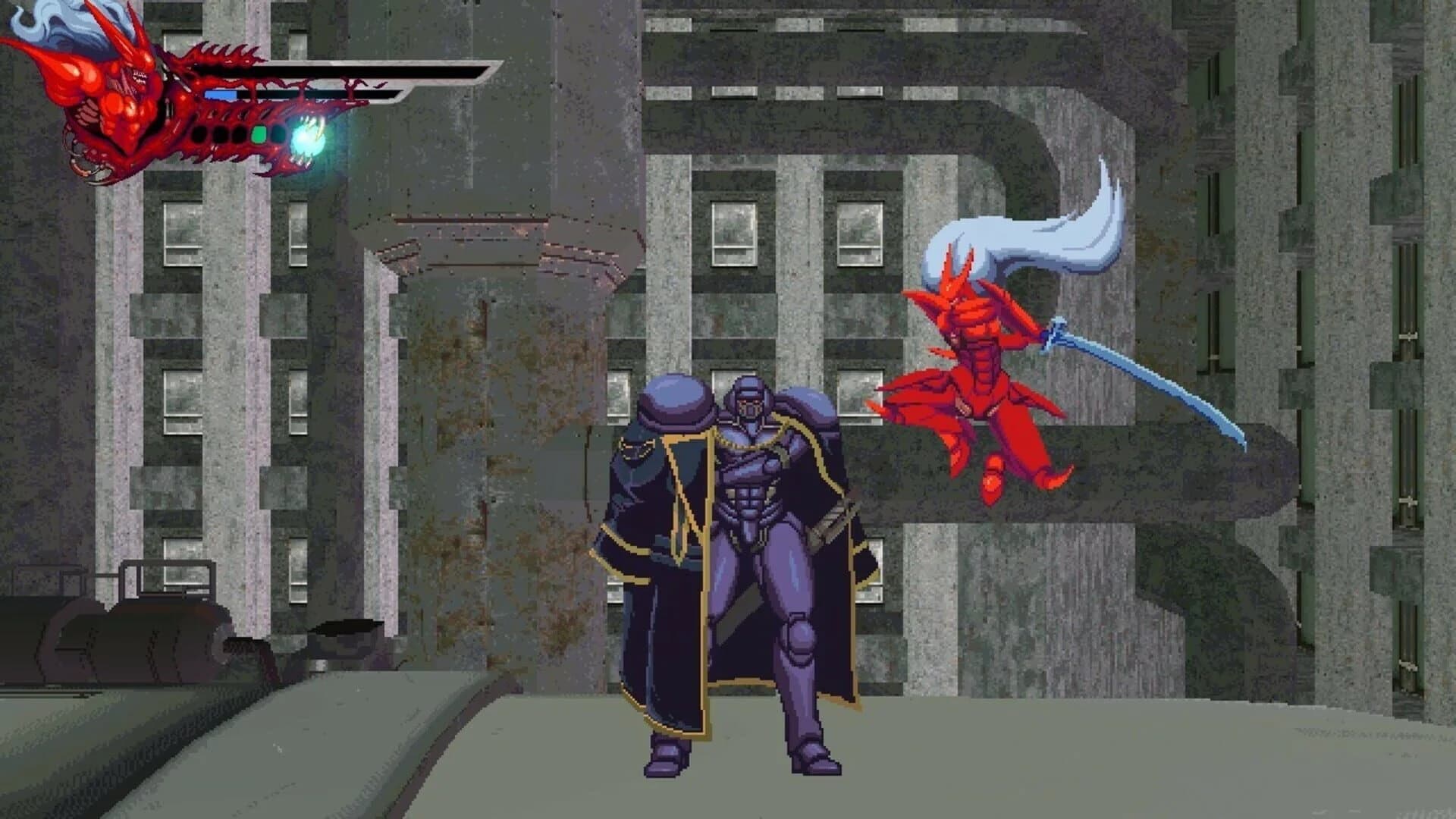
Task: Toggle the empty slot beside the green orb
Action: point(278,135)
